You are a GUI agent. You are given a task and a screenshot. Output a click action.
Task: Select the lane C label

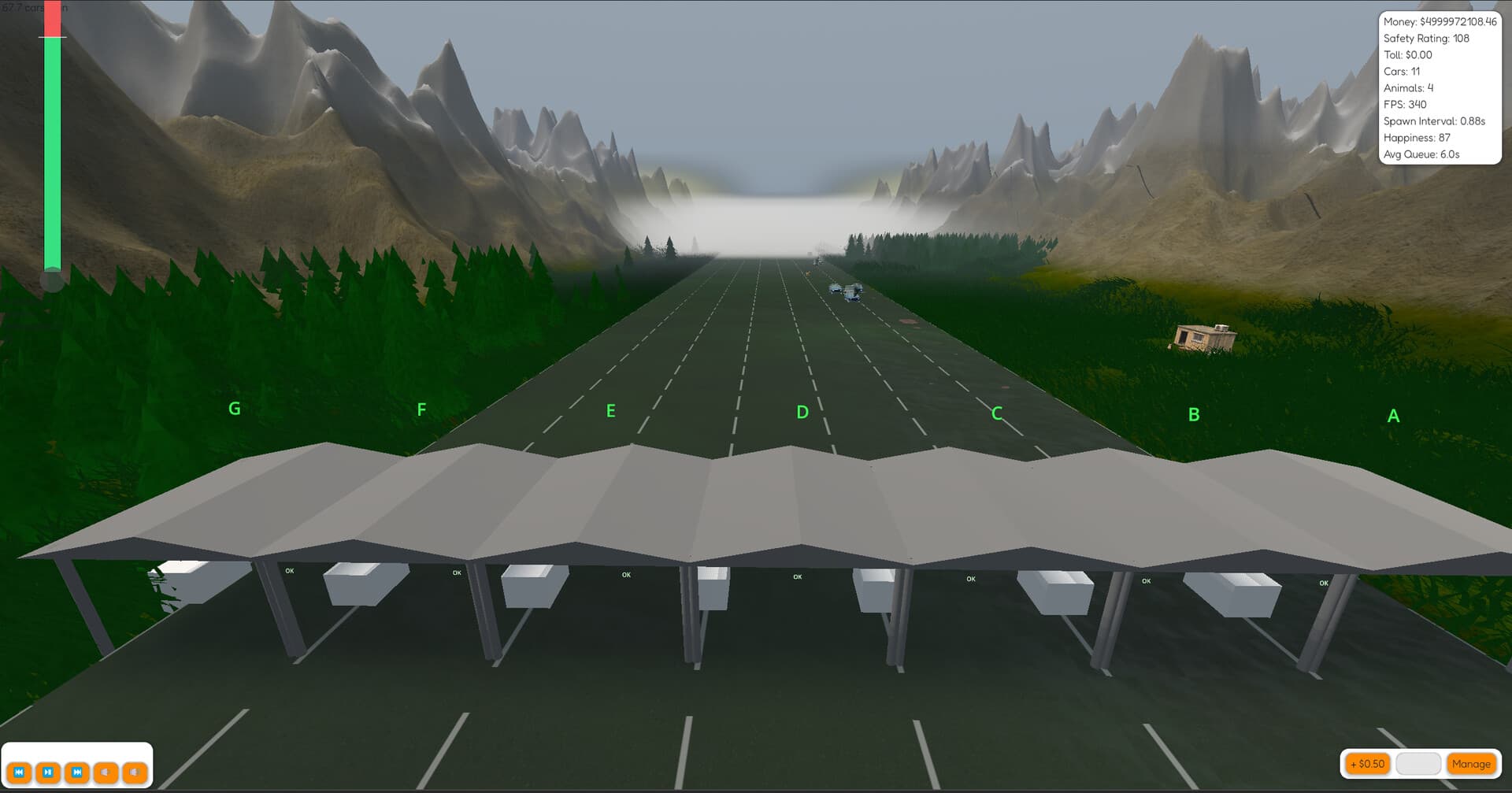click(997, 412)
